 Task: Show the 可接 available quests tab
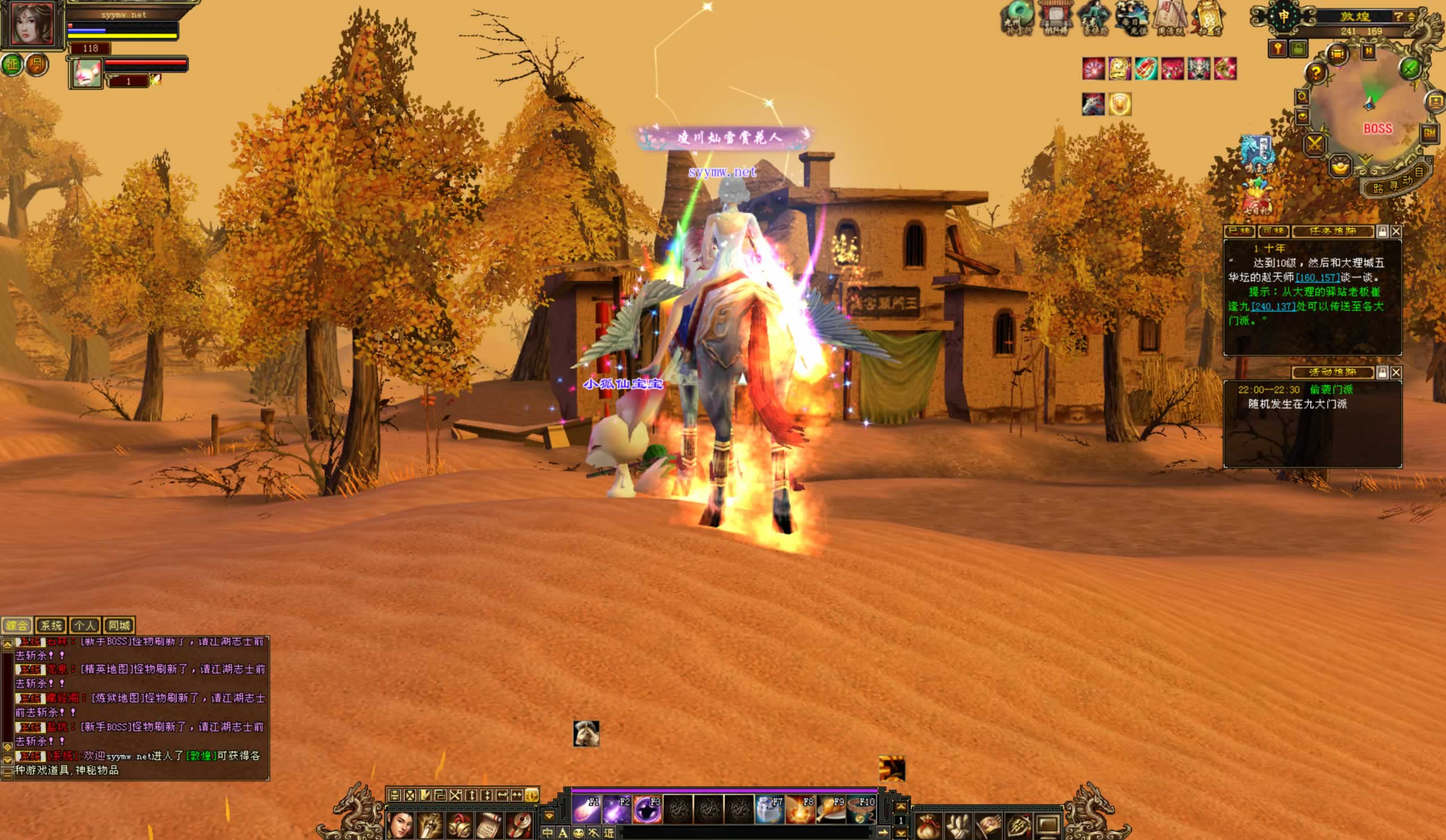point(1273,231)
